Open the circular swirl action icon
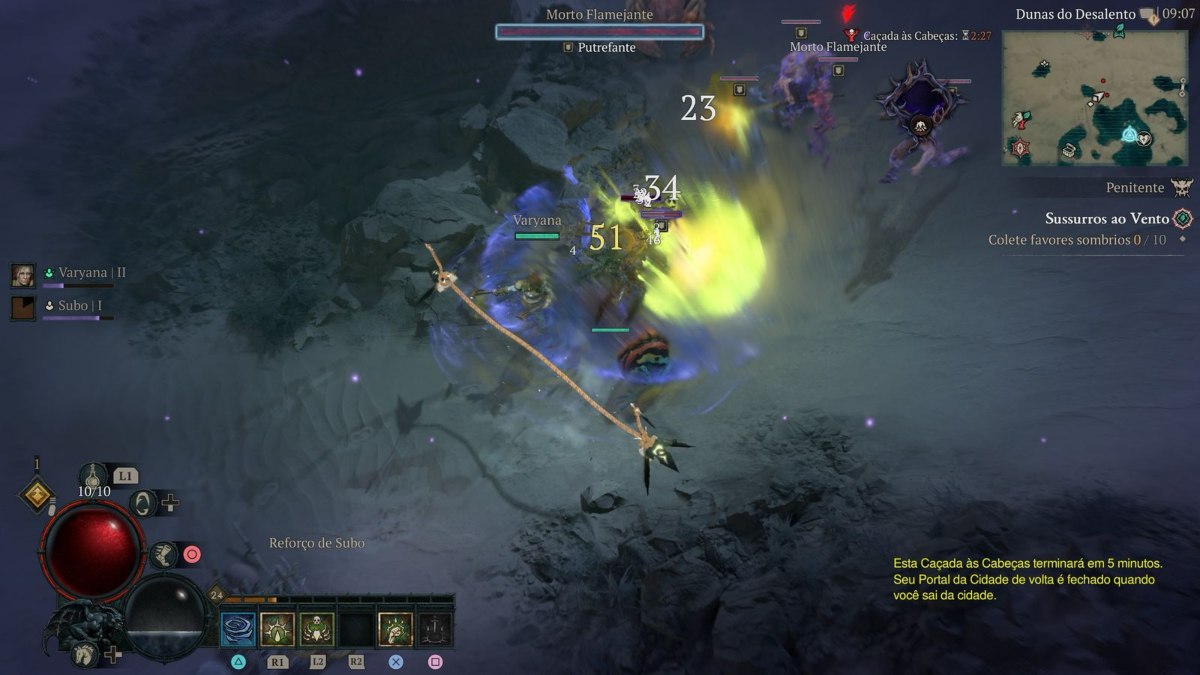1200x675 pixels. pyautogui.click(x=142, y=503)
